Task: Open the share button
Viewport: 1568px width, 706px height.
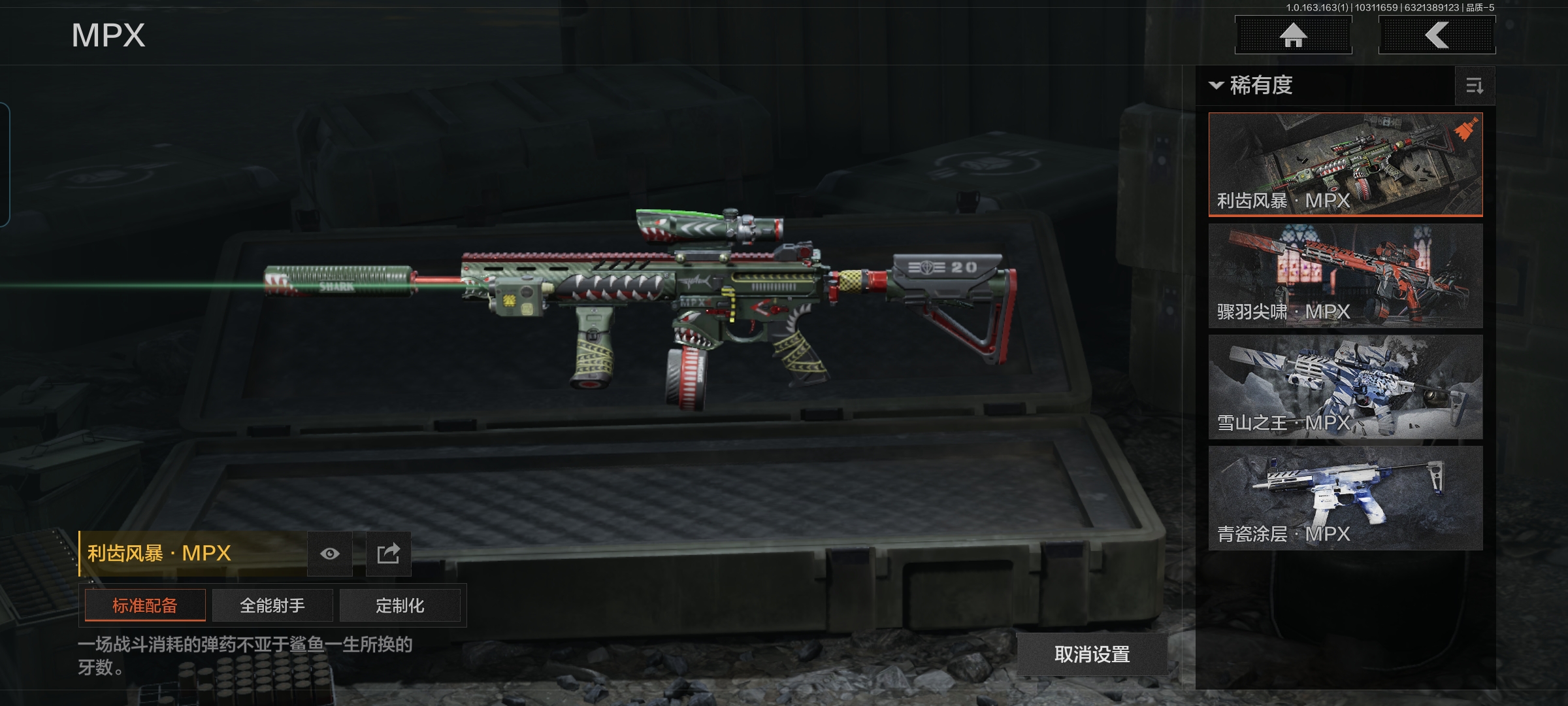Action: 388,554
